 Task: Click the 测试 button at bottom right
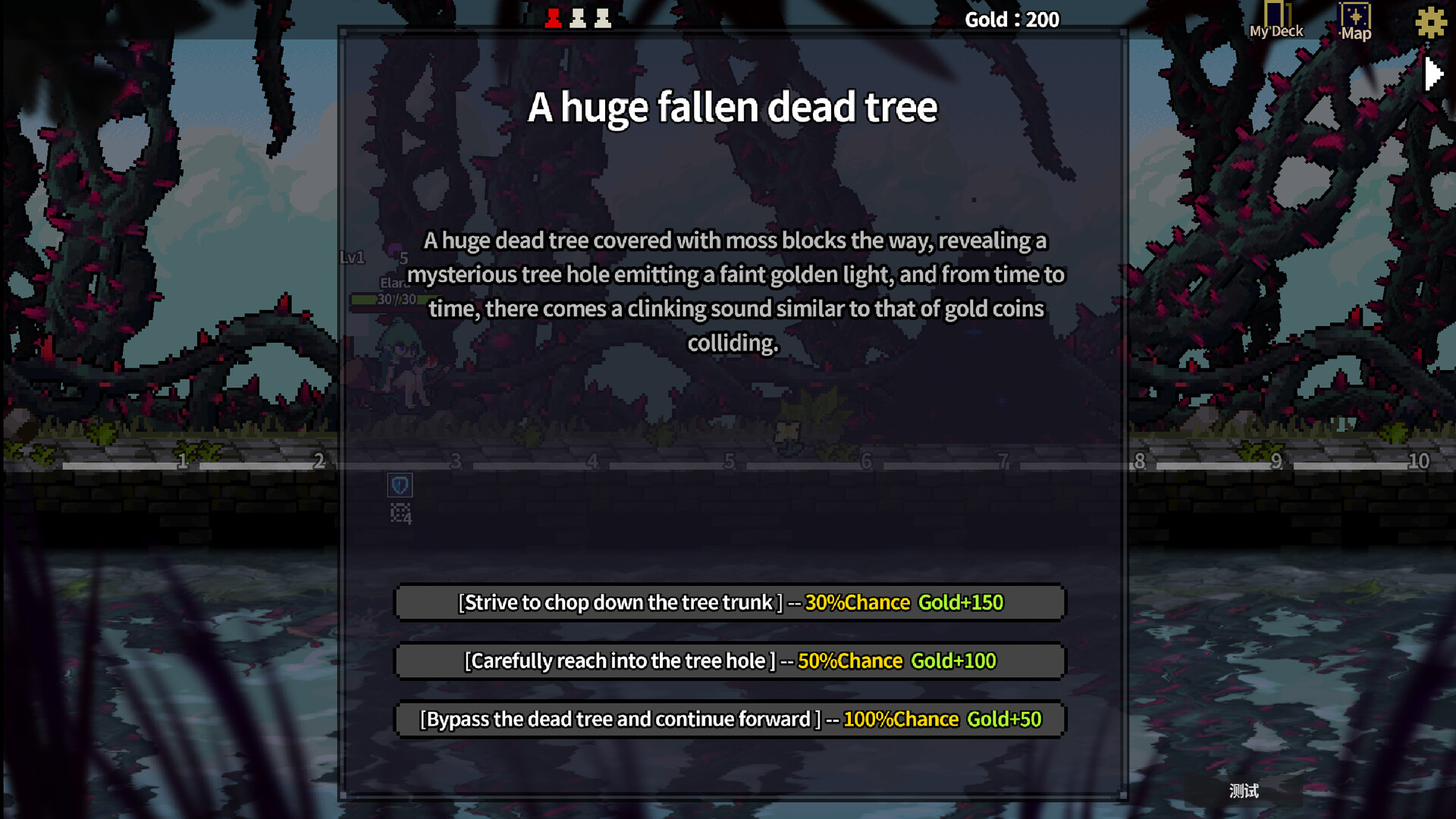point(1244,789)
